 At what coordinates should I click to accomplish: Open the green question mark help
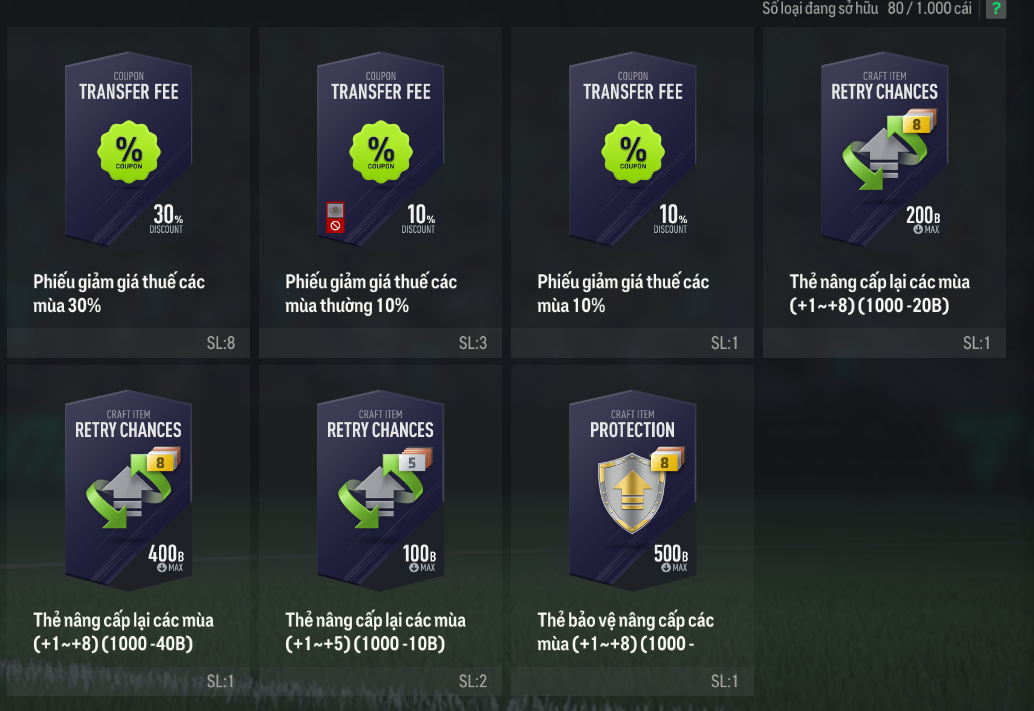pyautogui.click(x=996, y=9)
